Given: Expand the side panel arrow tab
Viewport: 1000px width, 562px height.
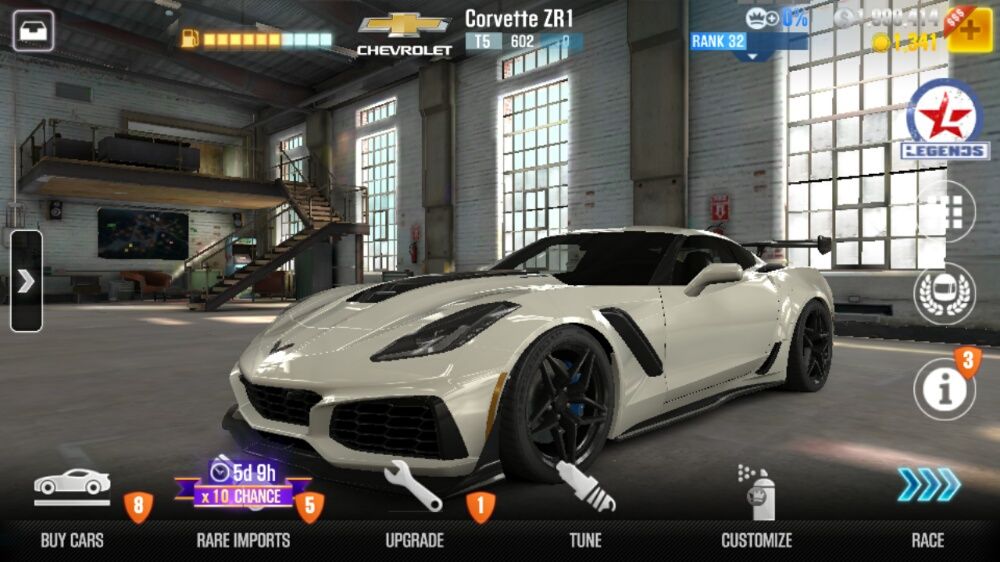Looking at the screenshot, I should [26, 281].
